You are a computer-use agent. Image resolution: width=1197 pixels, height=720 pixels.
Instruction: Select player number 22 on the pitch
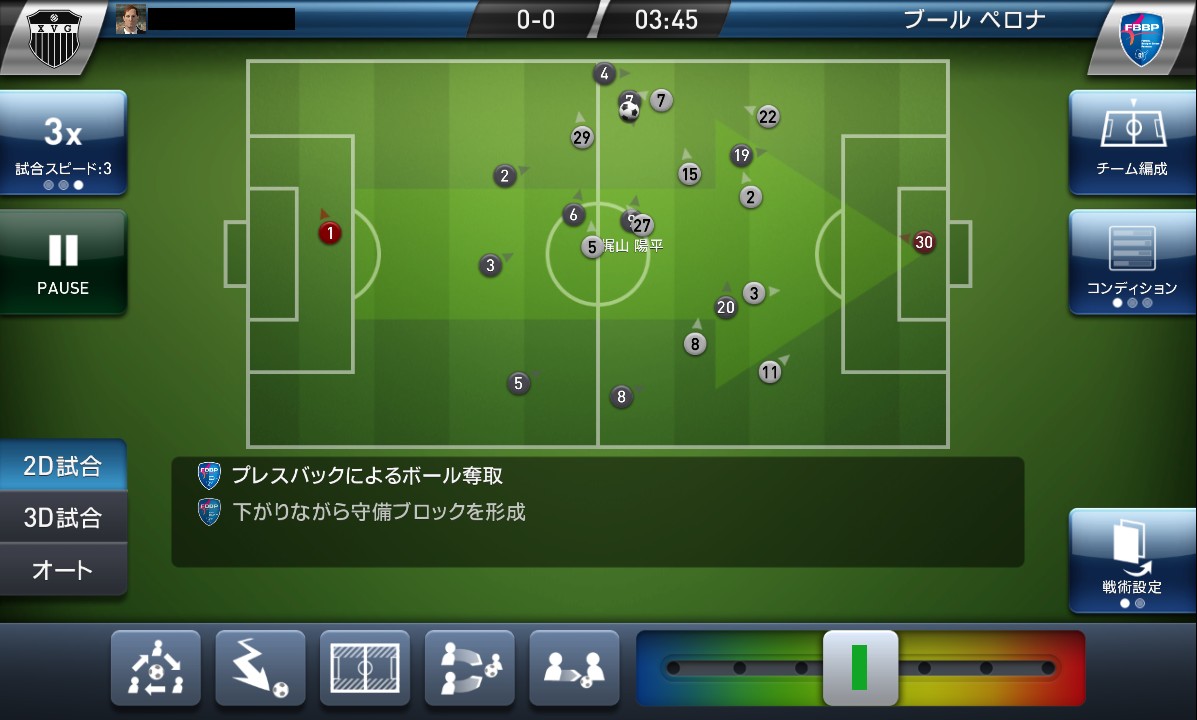(767, 117)
